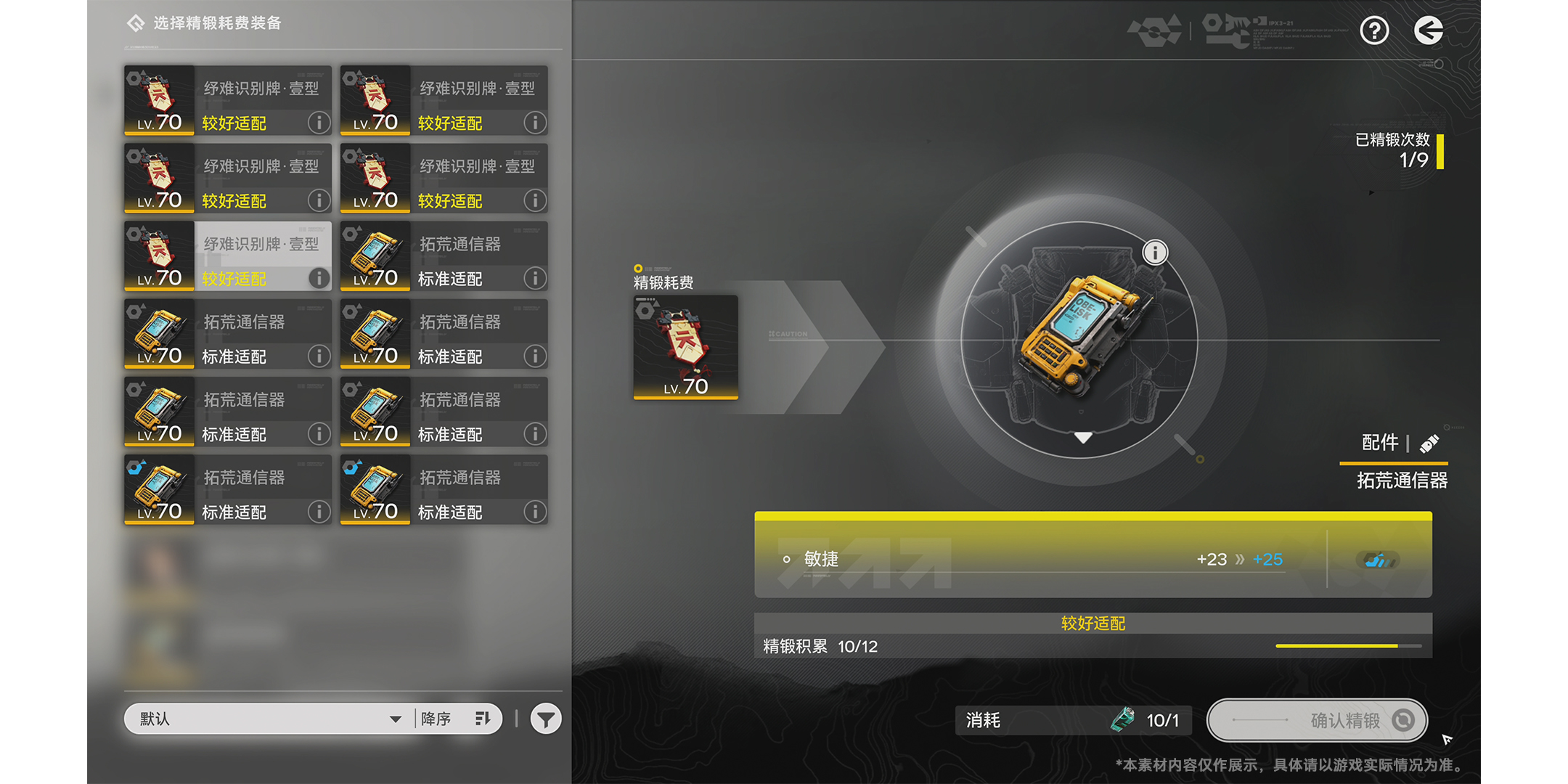This screenshot has height=784, width=1568.
Task: Click the info toggle on first 纾难识别牌·壹型
Action: pos(319,123)
